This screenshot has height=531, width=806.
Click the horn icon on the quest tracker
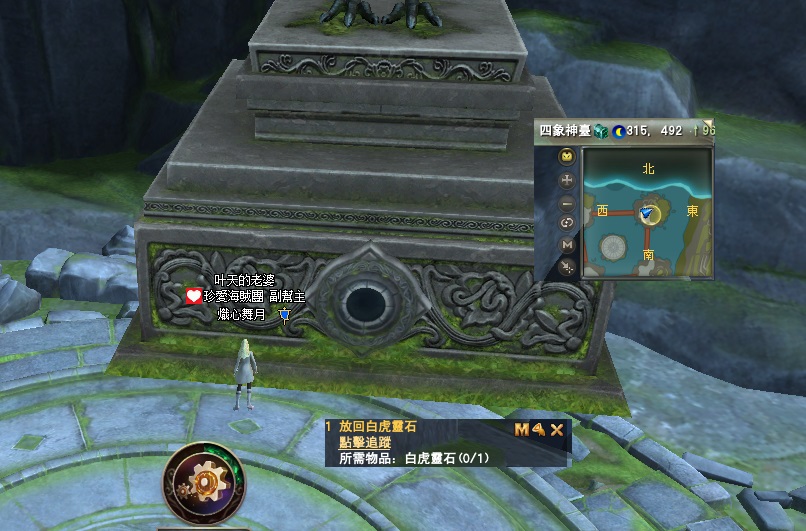click(539, 430)
